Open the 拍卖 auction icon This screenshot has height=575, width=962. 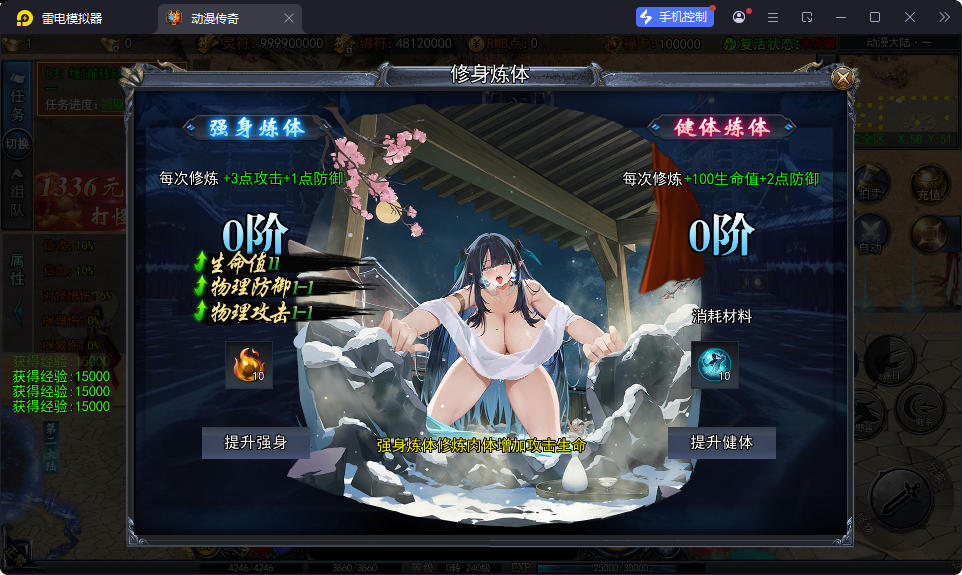click(x=870, y=186)
